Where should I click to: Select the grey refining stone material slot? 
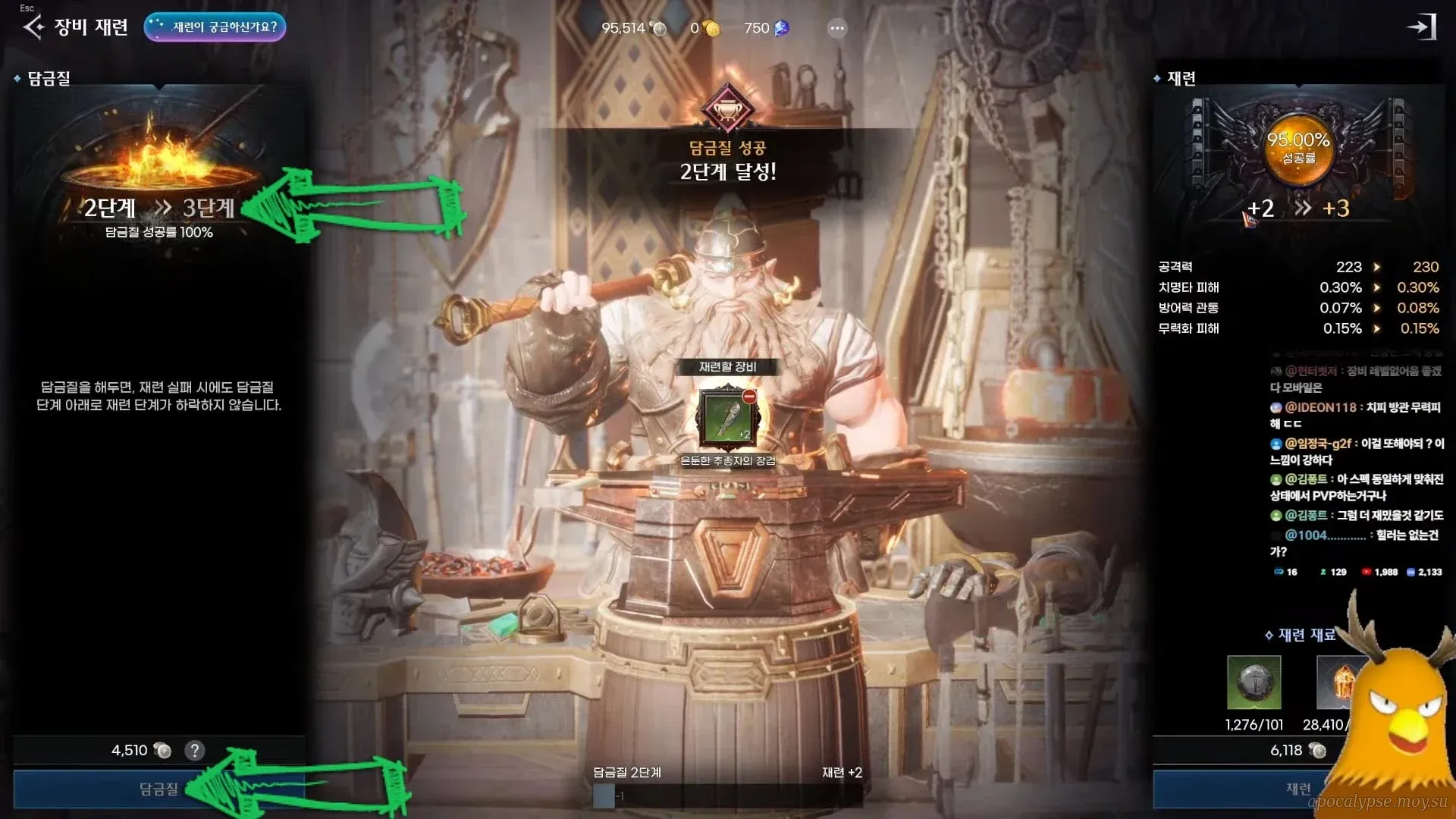(1254, 682)
